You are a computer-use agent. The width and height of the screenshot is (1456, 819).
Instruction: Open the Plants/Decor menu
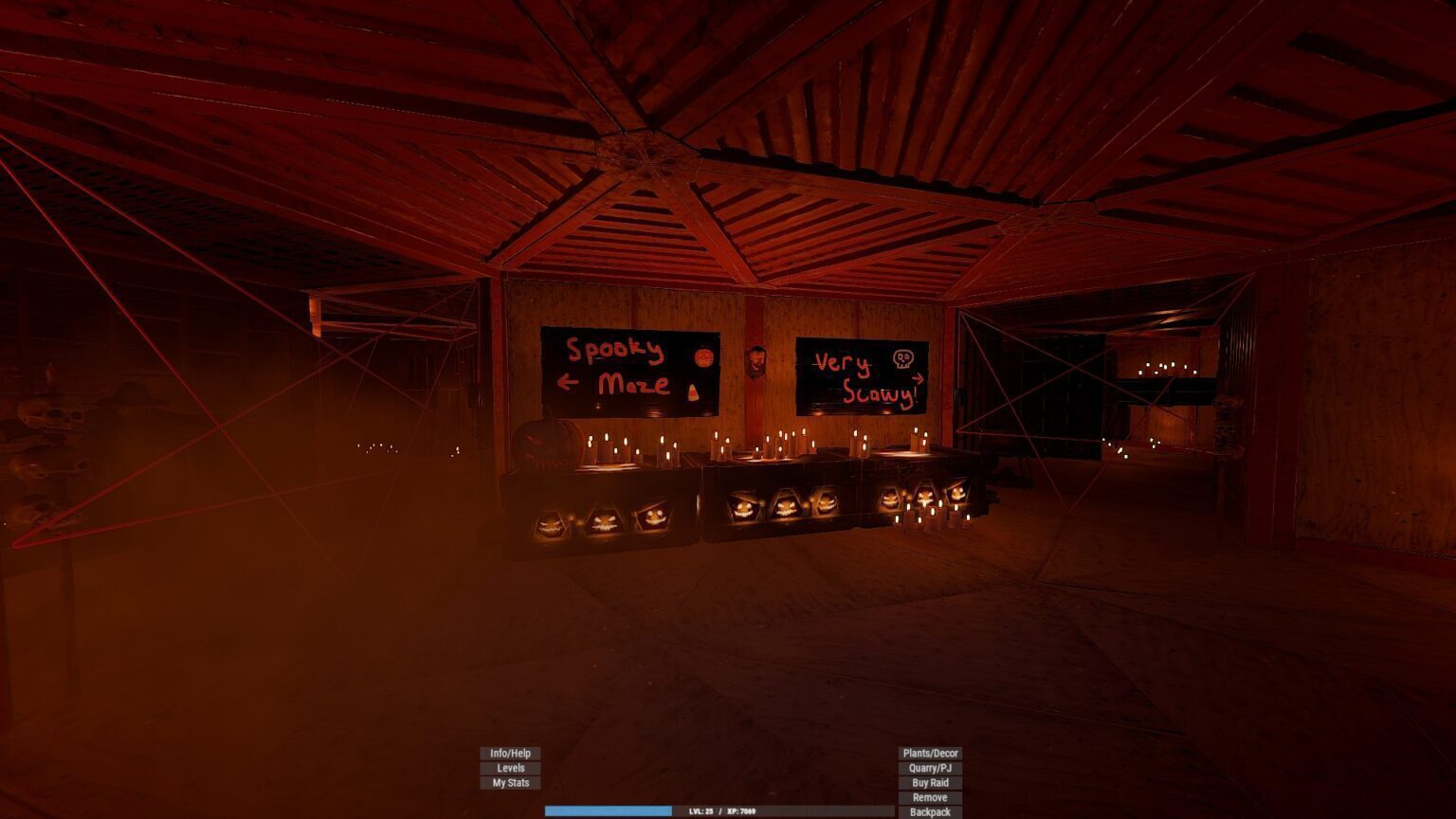coord(930,754)
